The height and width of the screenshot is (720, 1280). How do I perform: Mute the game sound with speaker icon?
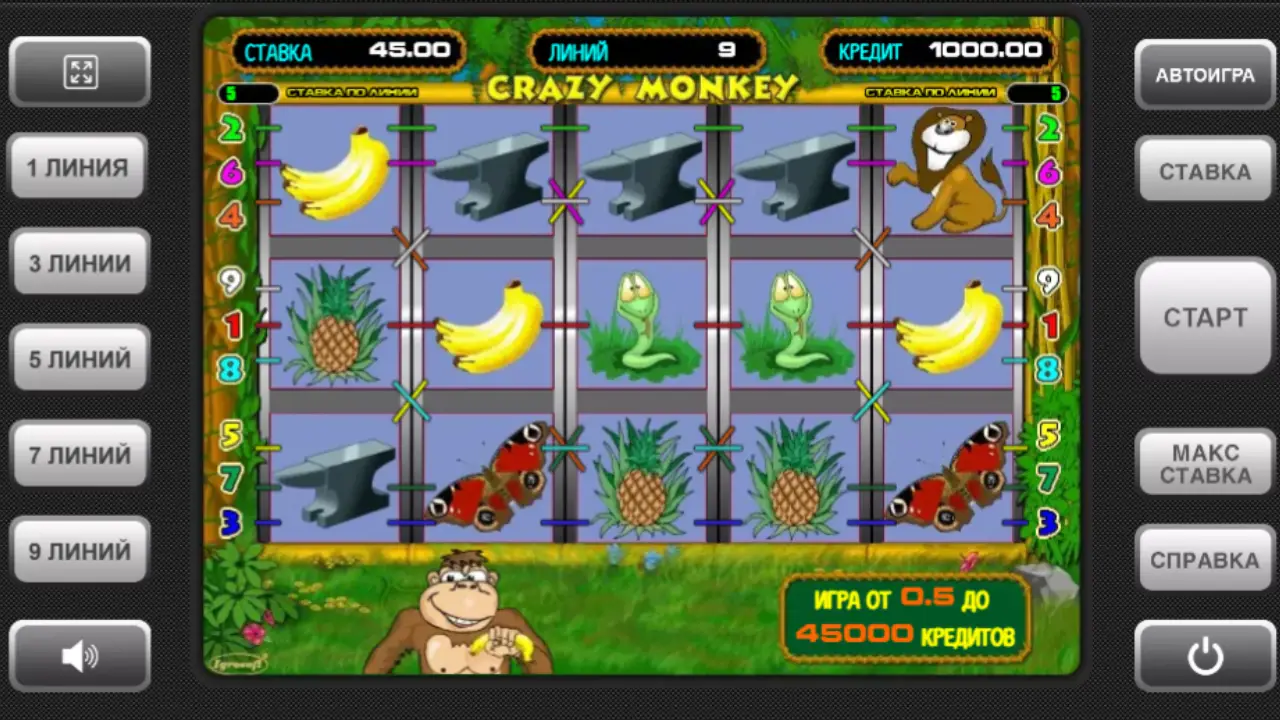point(81,655)
